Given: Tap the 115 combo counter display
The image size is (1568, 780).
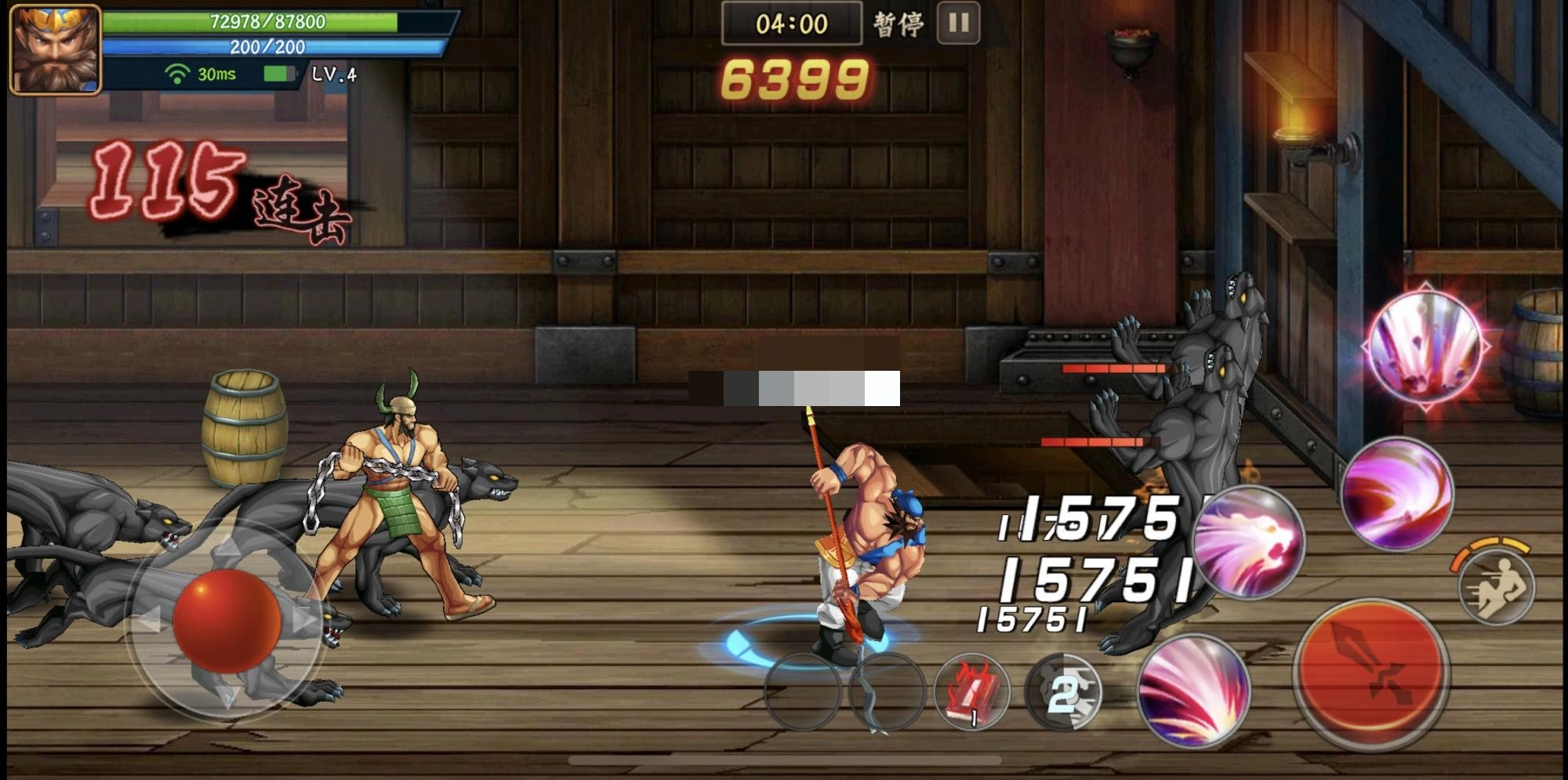Looking at the screenshot, I should [169, 180].
